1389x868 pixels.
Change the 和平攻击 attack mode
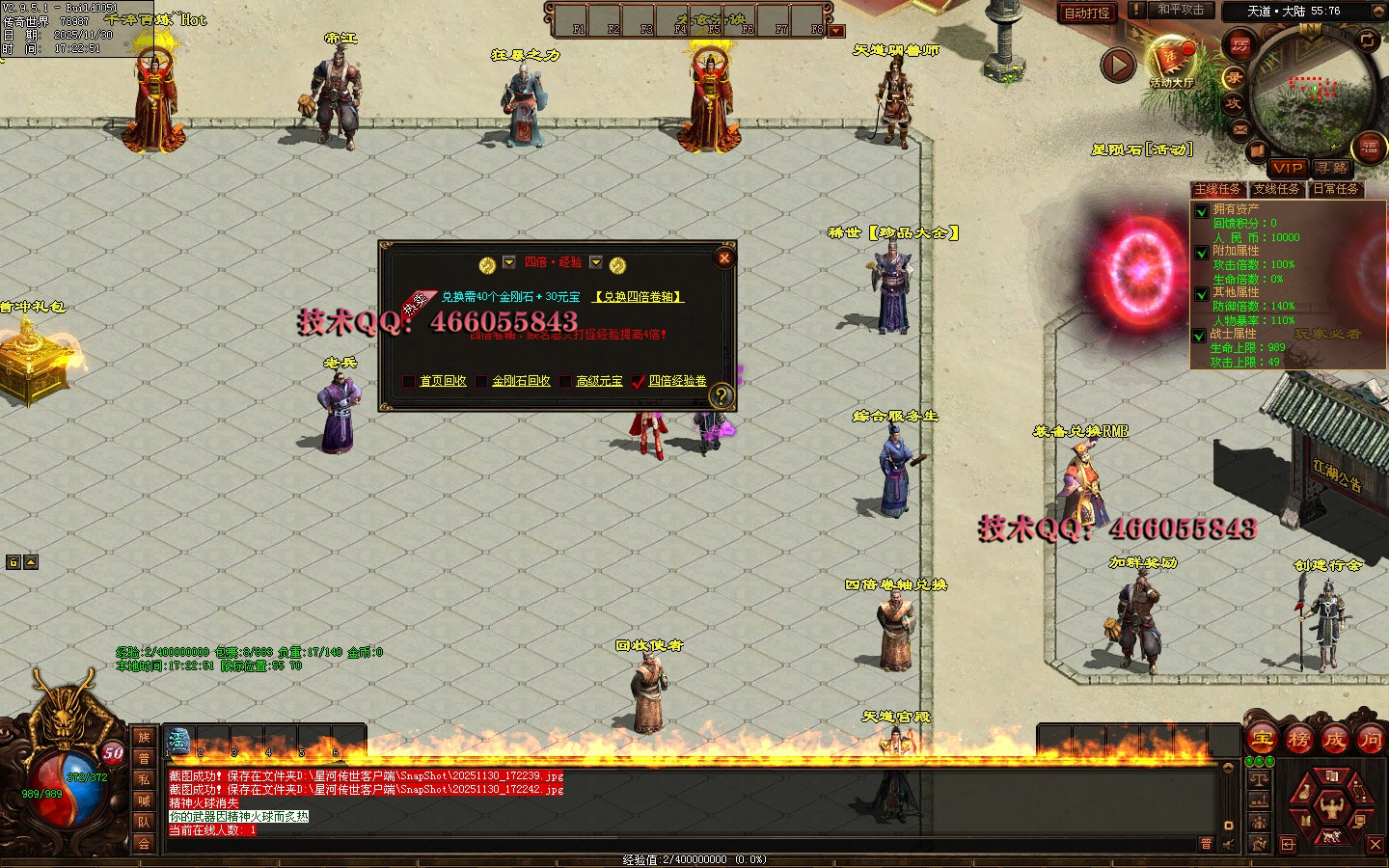(1180, 11)
